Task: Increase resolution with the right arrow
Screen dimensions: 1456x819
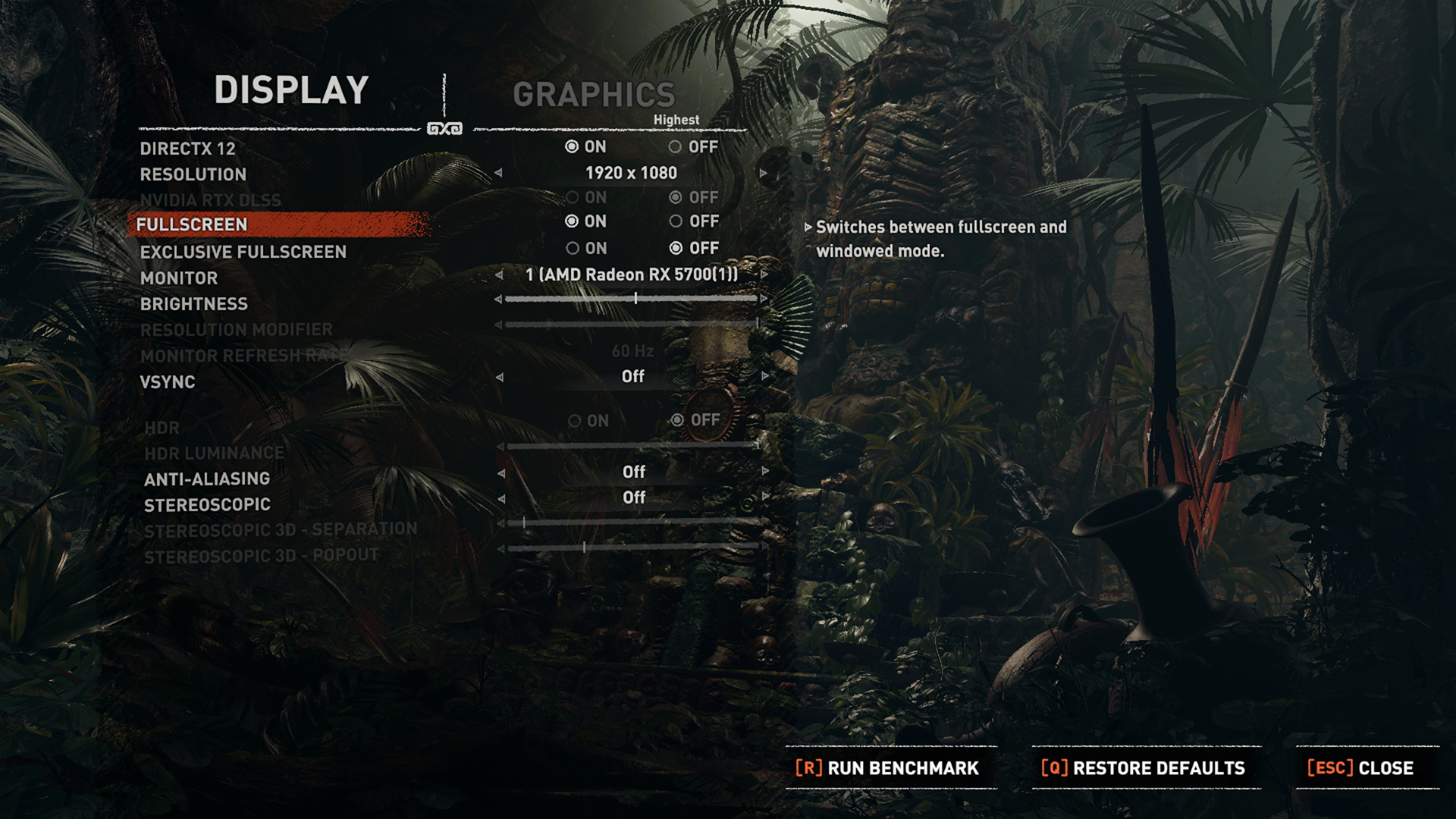Action: coord(764,174)
